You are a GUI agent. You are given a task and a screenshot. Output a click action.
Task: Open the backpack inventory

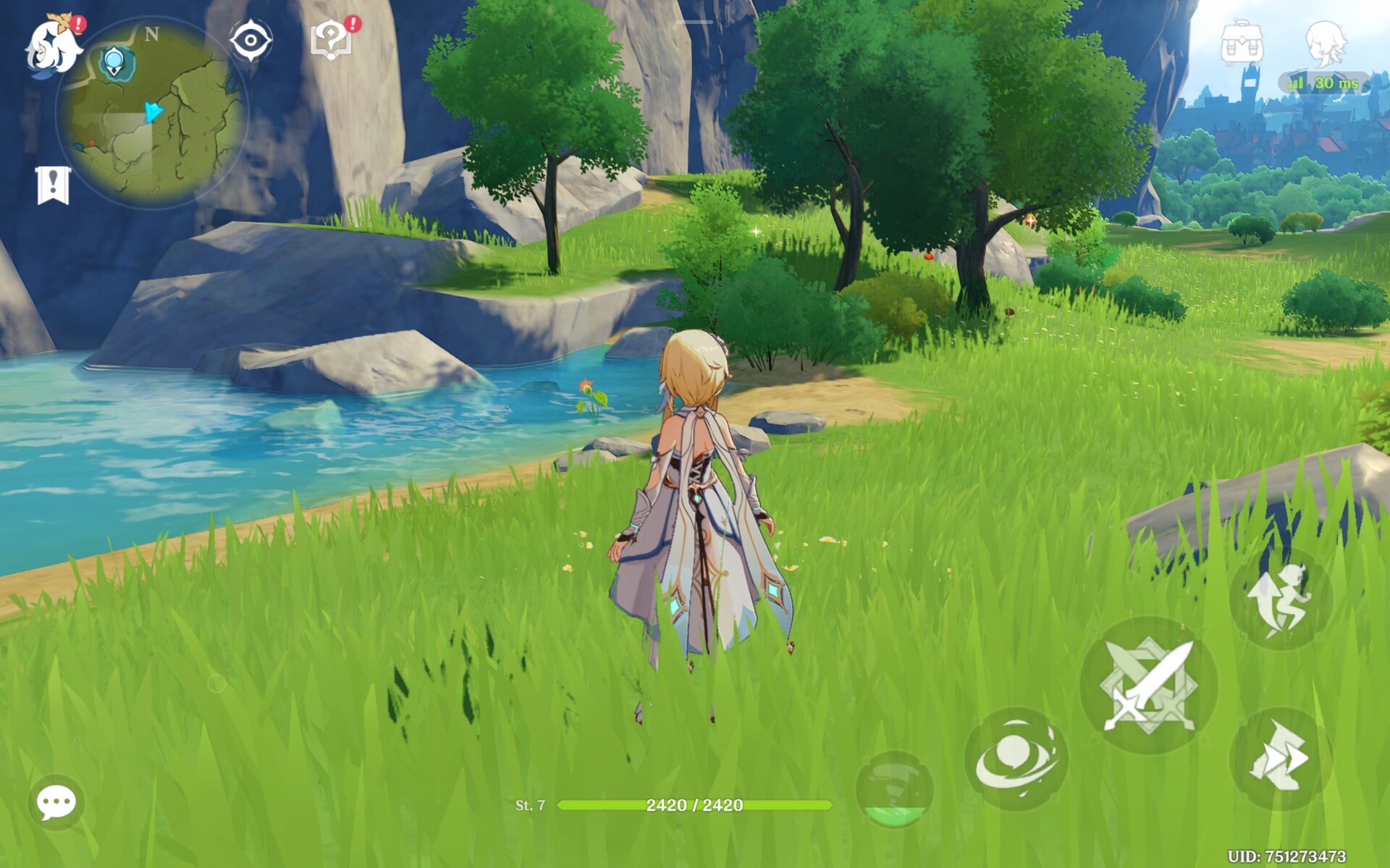pyautogui.click(x=1242, y=43)
